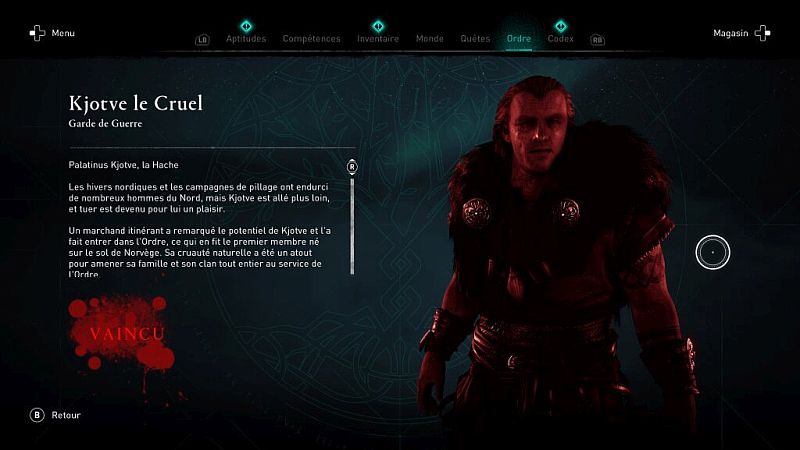This screenshot has width=800, height=450.
Task: Go to the Monde tab
Action: tap(429, 39)
